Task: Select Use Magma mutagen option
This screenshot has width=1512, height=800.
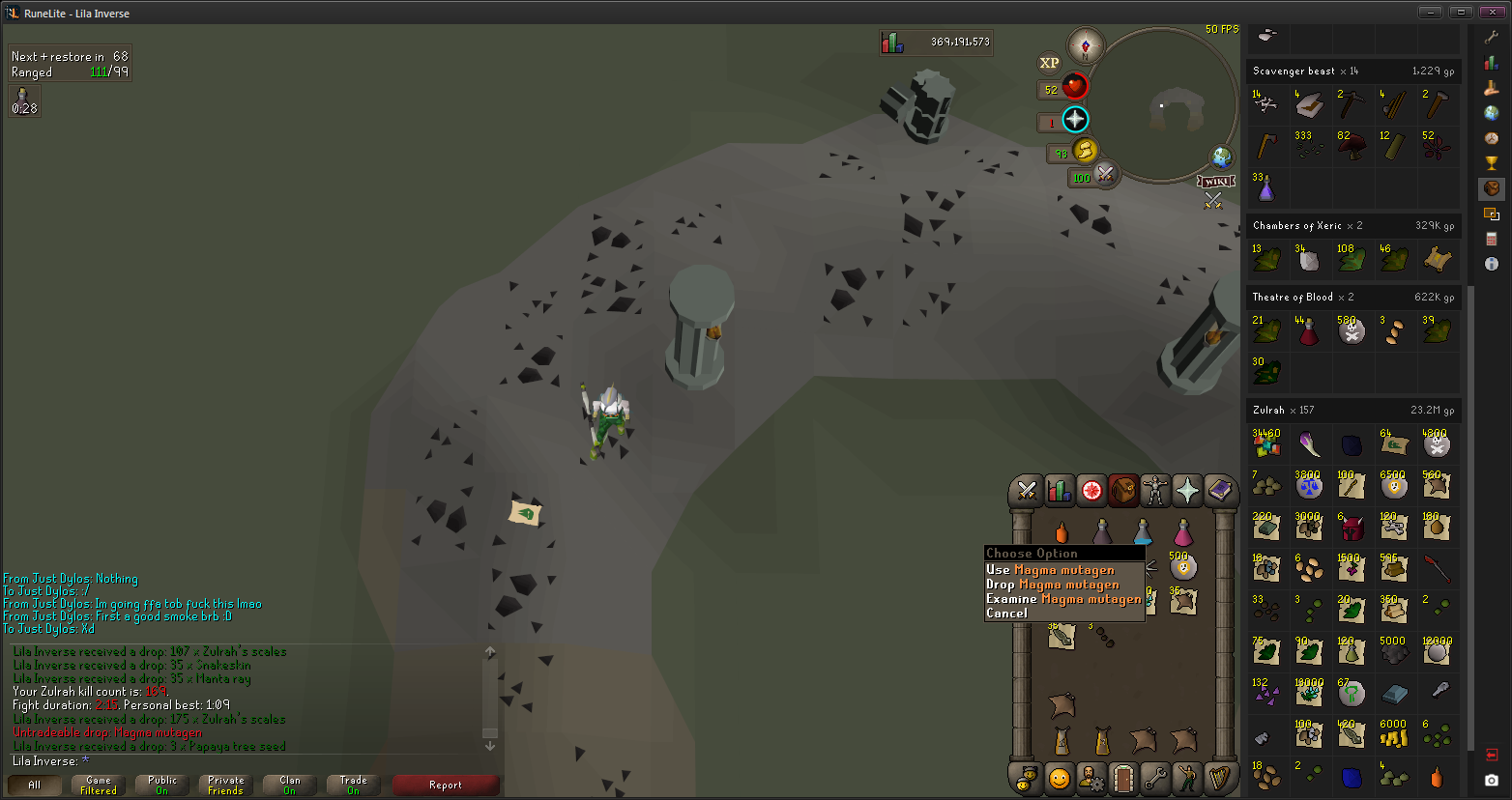Action: tap(1050, 570)
